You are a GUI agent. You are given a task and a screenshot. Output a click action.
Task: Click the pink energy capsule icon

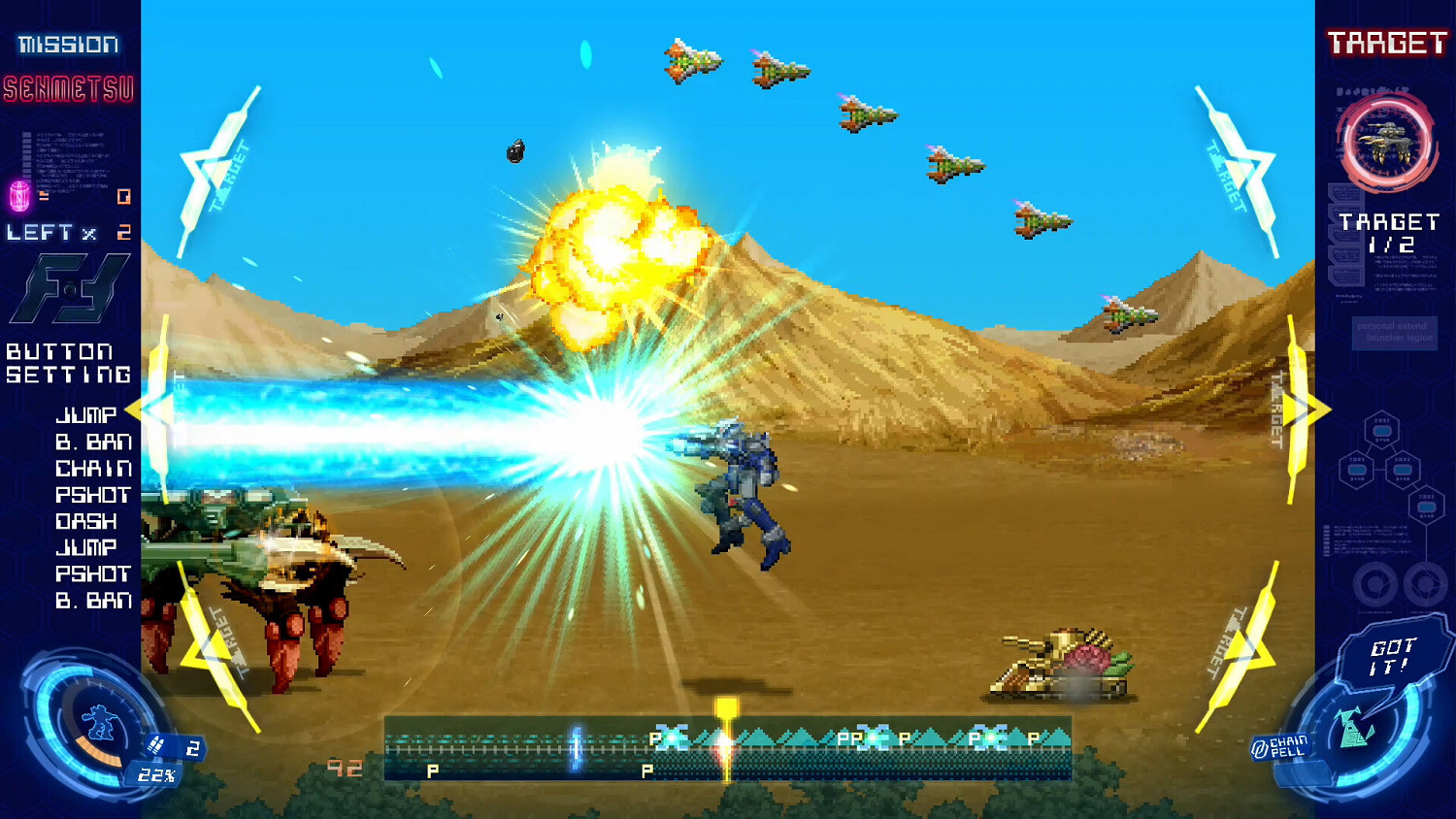[21, 194]
